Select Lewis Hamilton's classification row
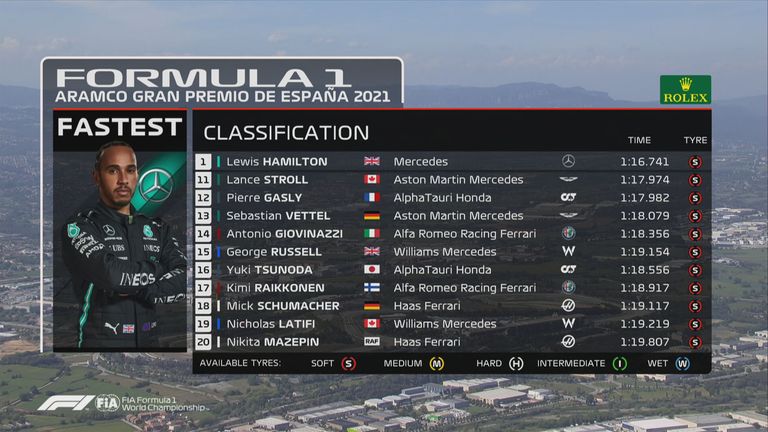 pos(450,161)
